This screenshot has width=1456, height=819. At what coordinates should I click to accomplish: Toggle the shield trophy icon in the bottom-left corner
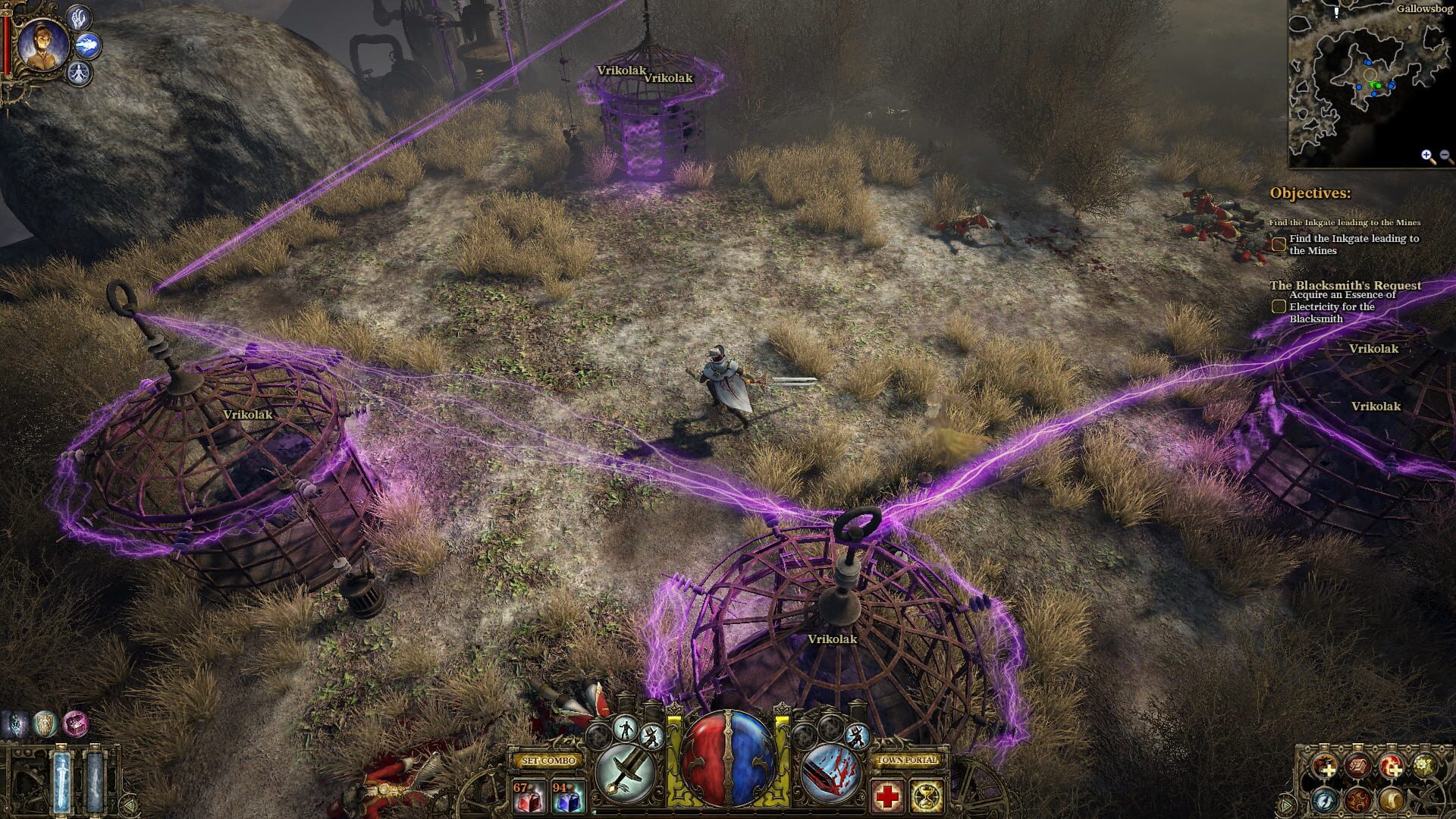point(45,723)
